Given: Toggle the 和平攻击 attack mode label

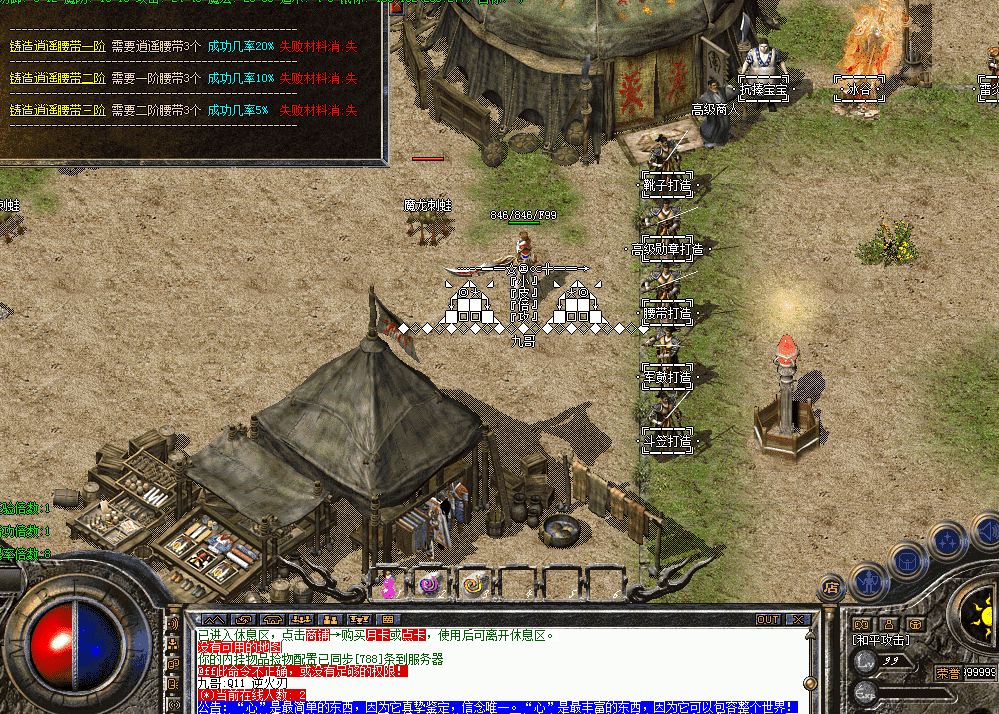Looking at the screenshot, I should pyautogui.click(x=881, y=640).
